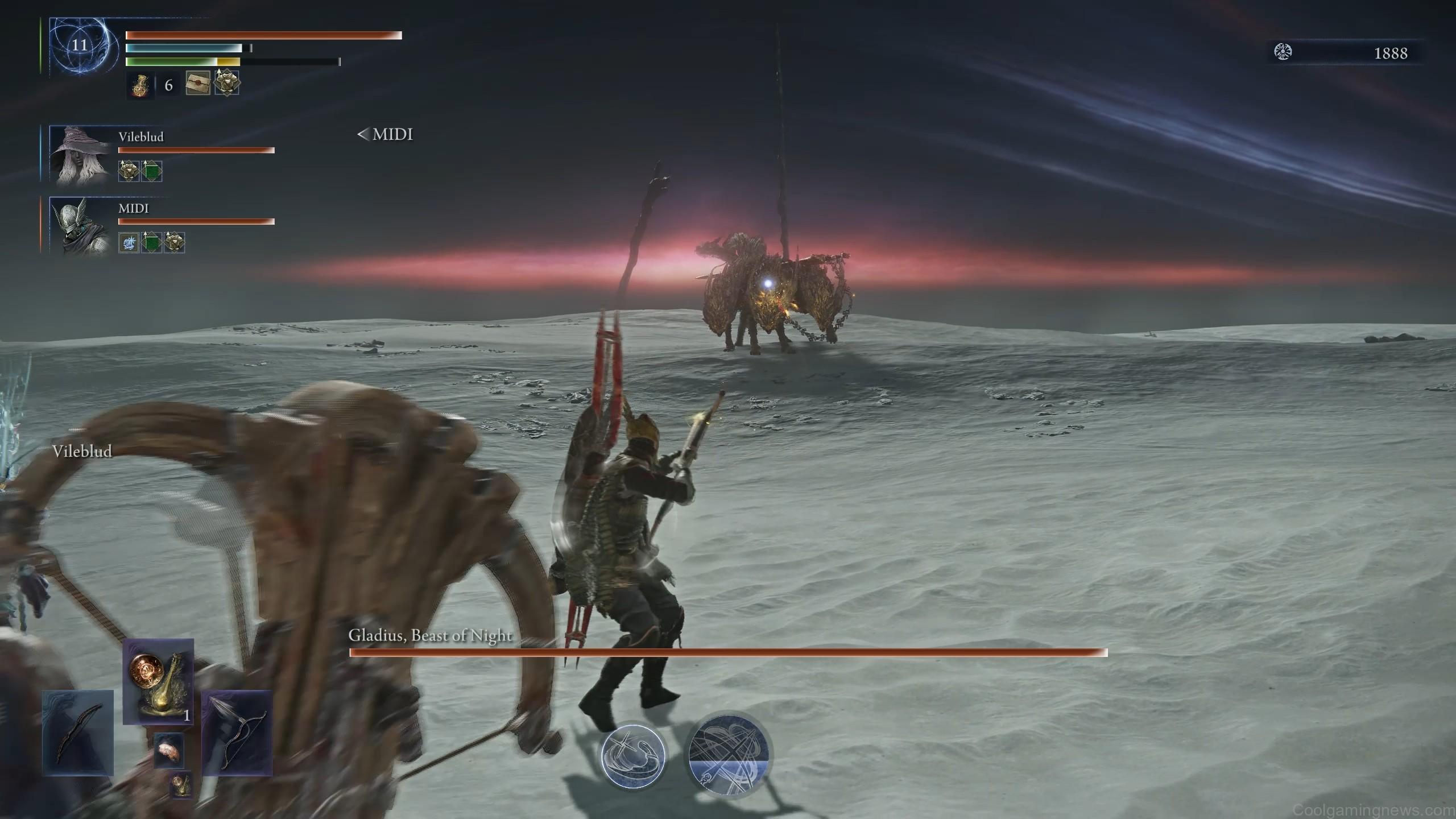The width and height of the screenshot is (1456, 819).
Task: Click the small arrow pouch icon below the flask slot
Action: [x=169, y=750]
